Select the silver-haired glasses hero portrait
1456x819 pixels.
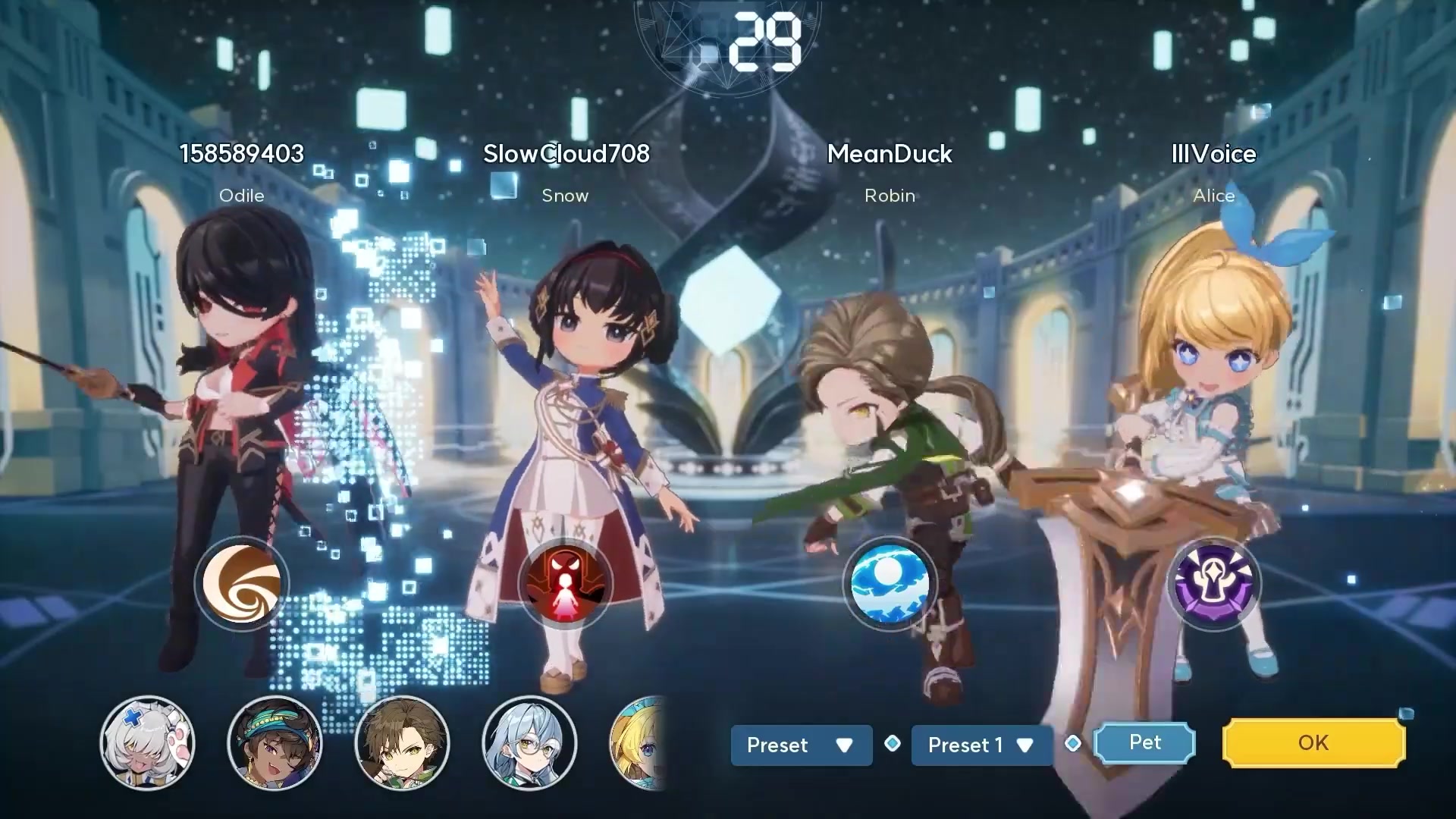click(x=529, y=743)
